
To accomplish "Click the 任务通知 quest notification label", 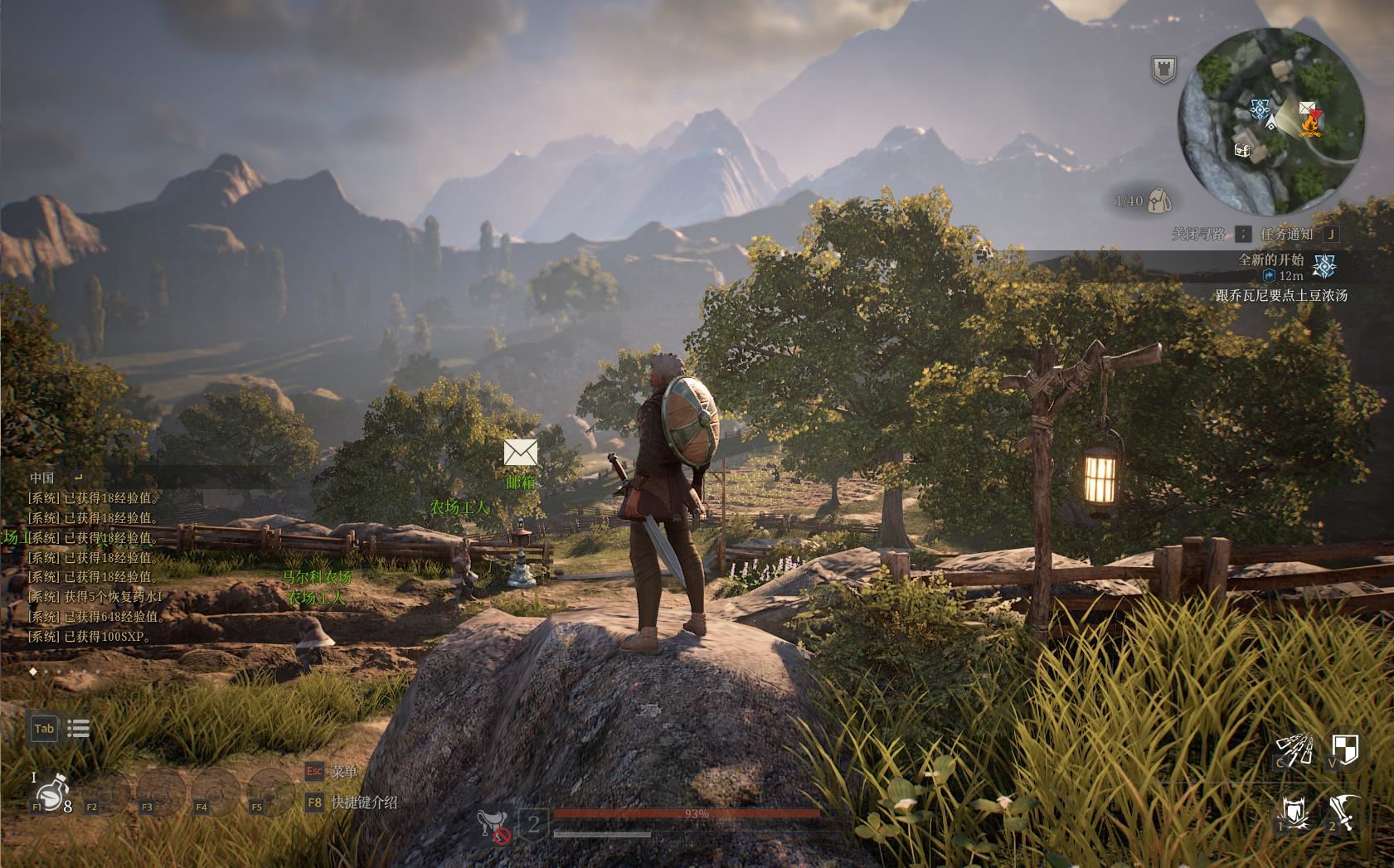I will pyautogui.click(x=1286, y=235).
